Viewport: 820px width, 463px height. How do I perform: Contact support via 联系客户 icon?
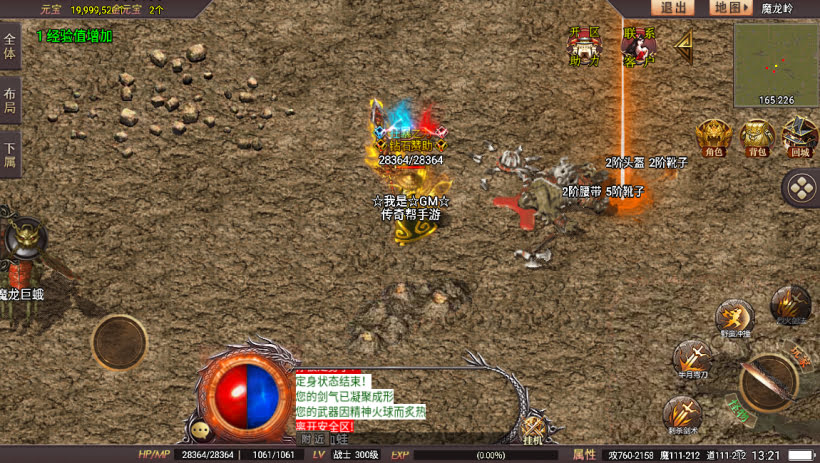click(639, 46)
